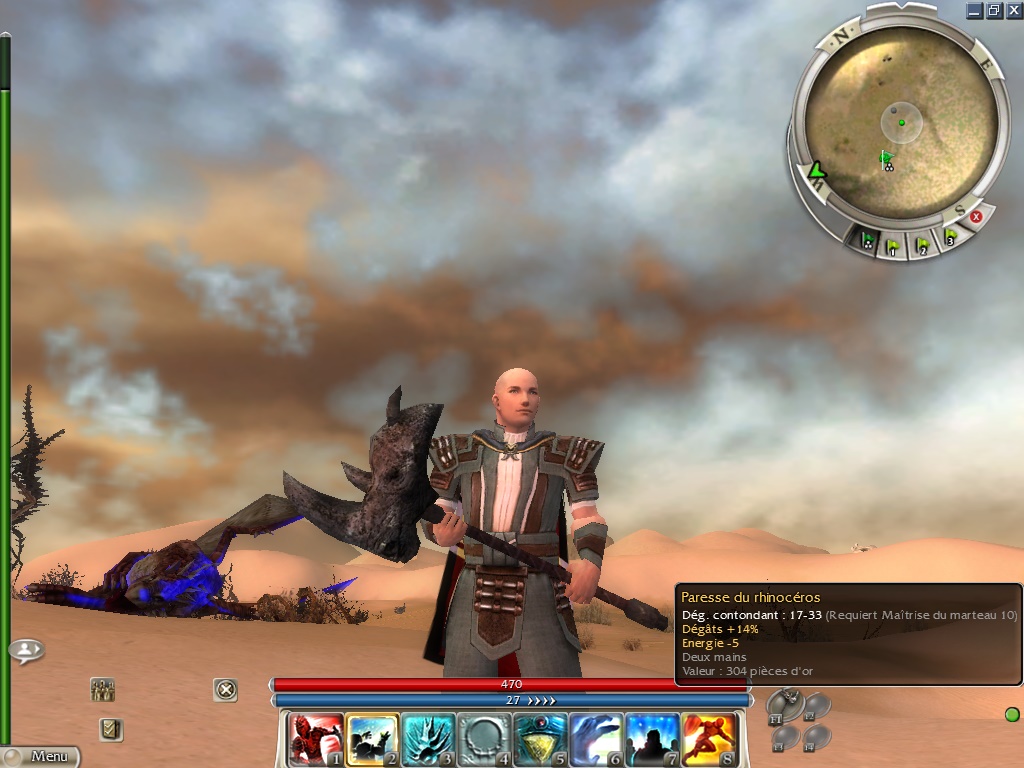Activate skill 1 with the red warrior
This screenshot has width=1024, height=768.
coord(316,740)
